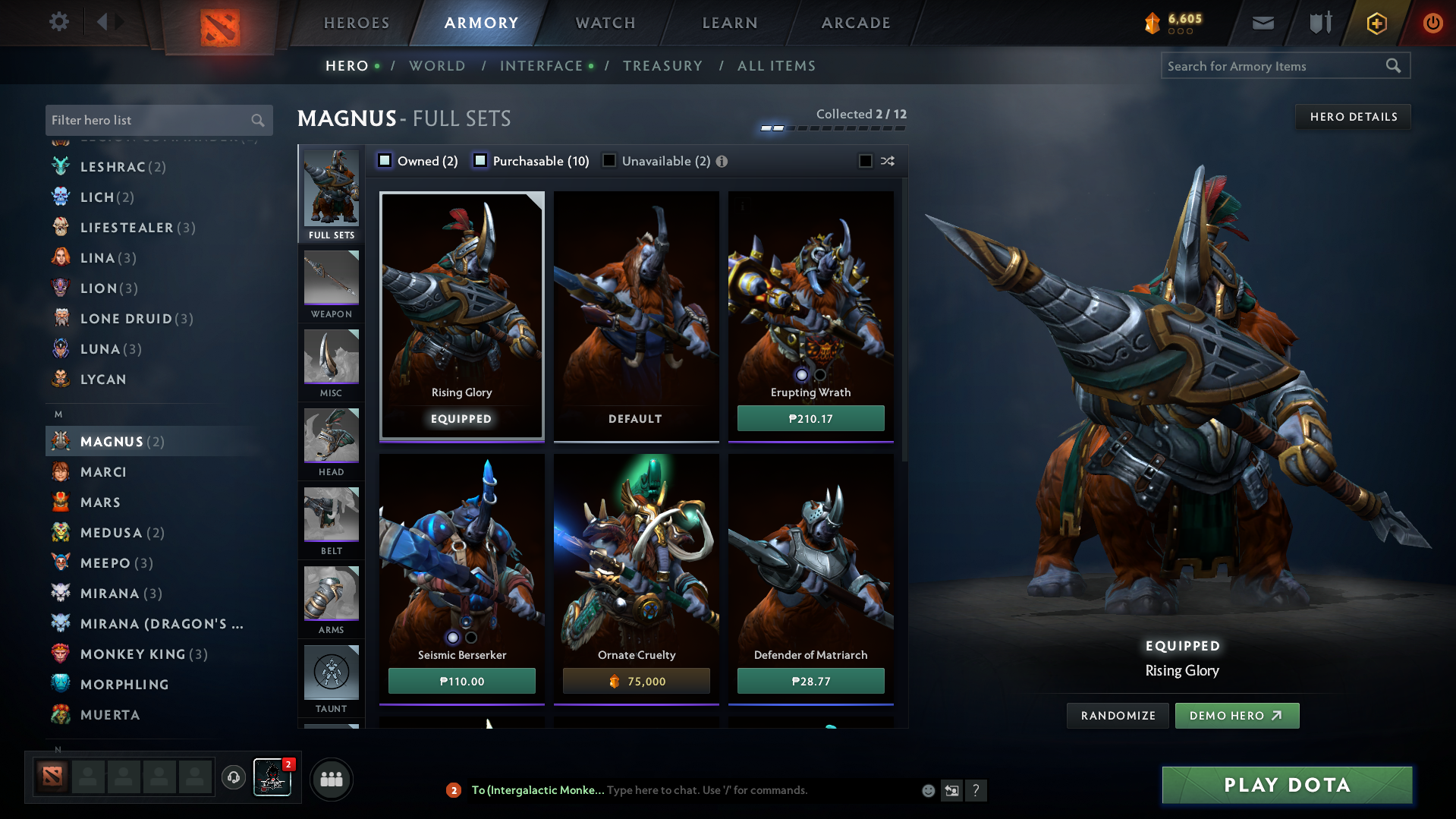Image resolution: width=1456 pixels, height=819 pixels.
Task: Click the Randomize button
Action: [1118, 716]
